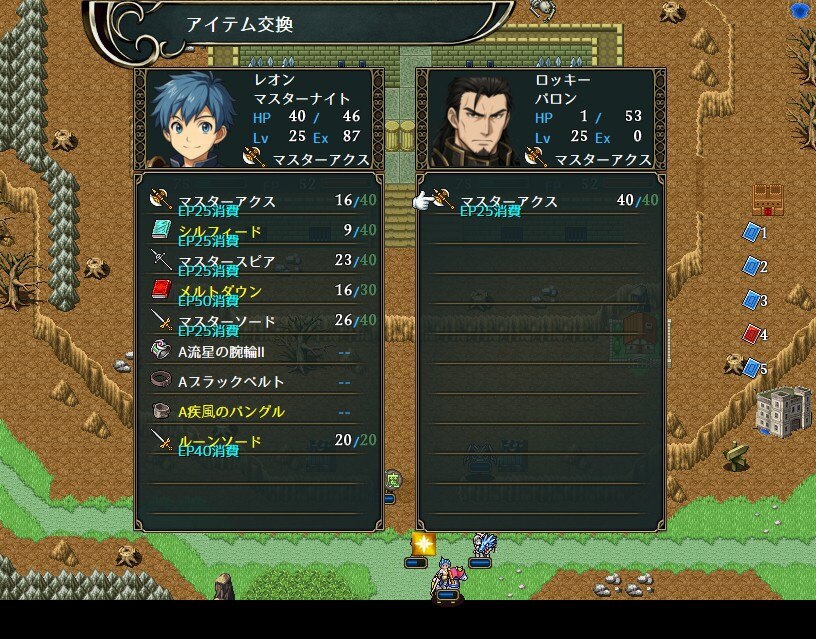Viewport: 816px width, 639px height.
Task: Click the blue card icon numbered 5
Action: click(752, 368)
